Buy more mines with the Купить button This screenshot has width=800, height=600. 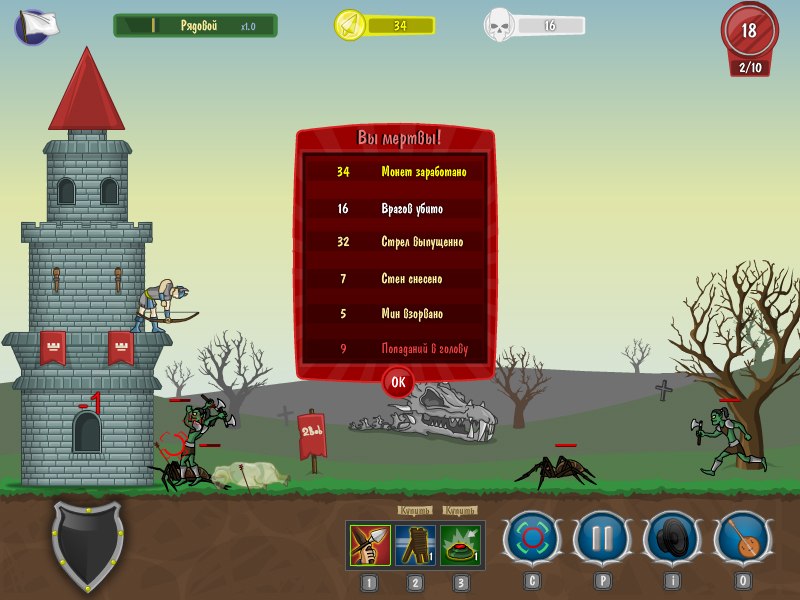pos(460,510)
